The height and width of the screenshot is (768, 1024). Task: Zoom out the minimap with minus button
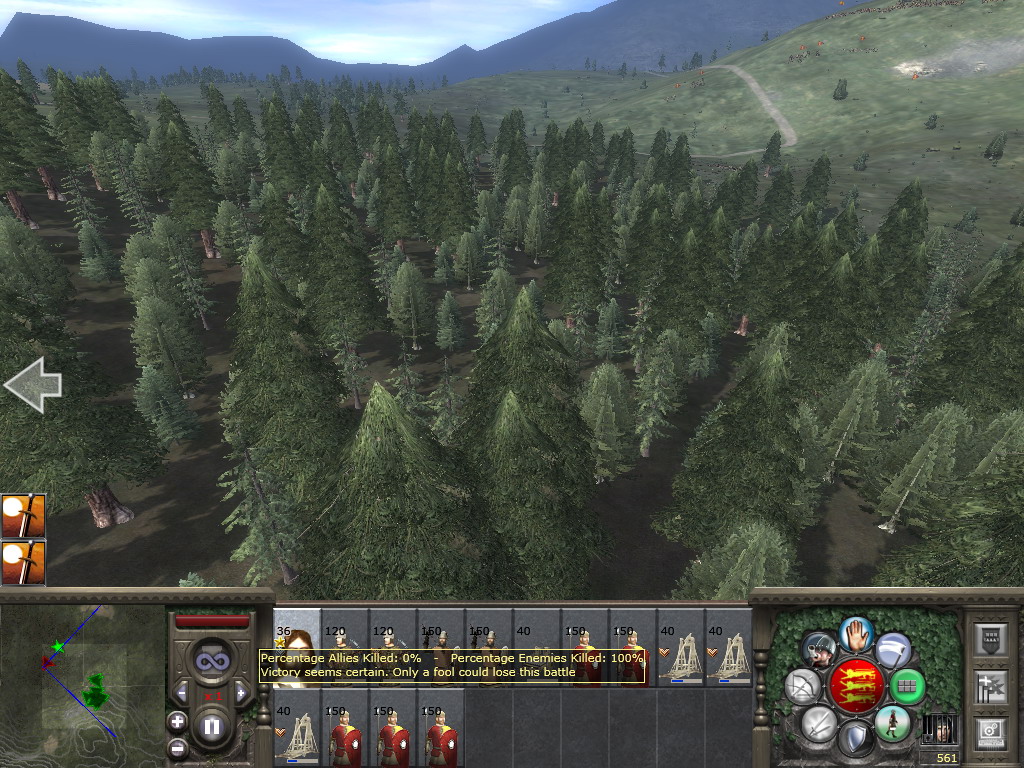pos(177,747)
